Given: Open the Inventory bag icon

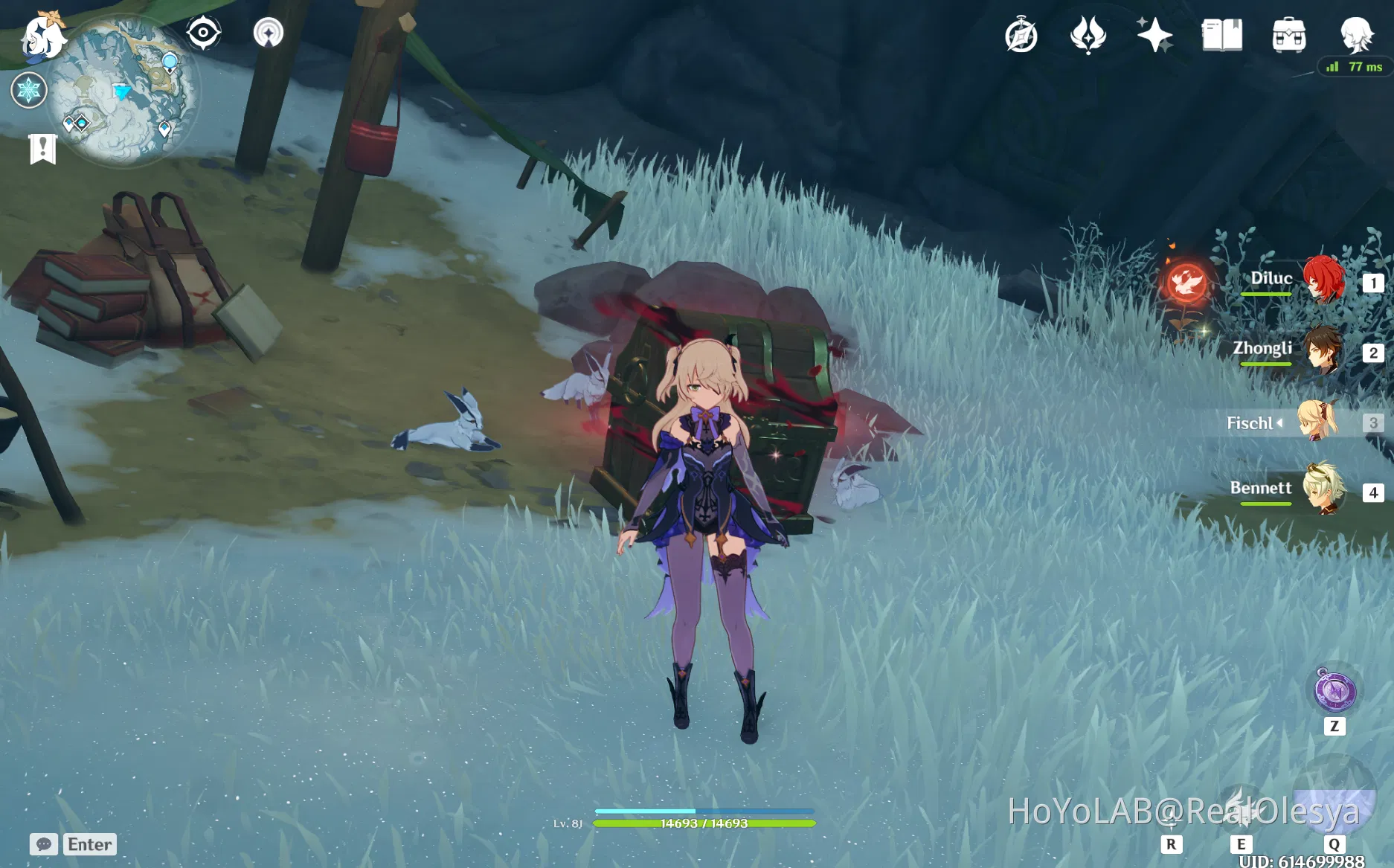Looking at the screenshot, I should pyautogui.click(x=1289, y=33).
